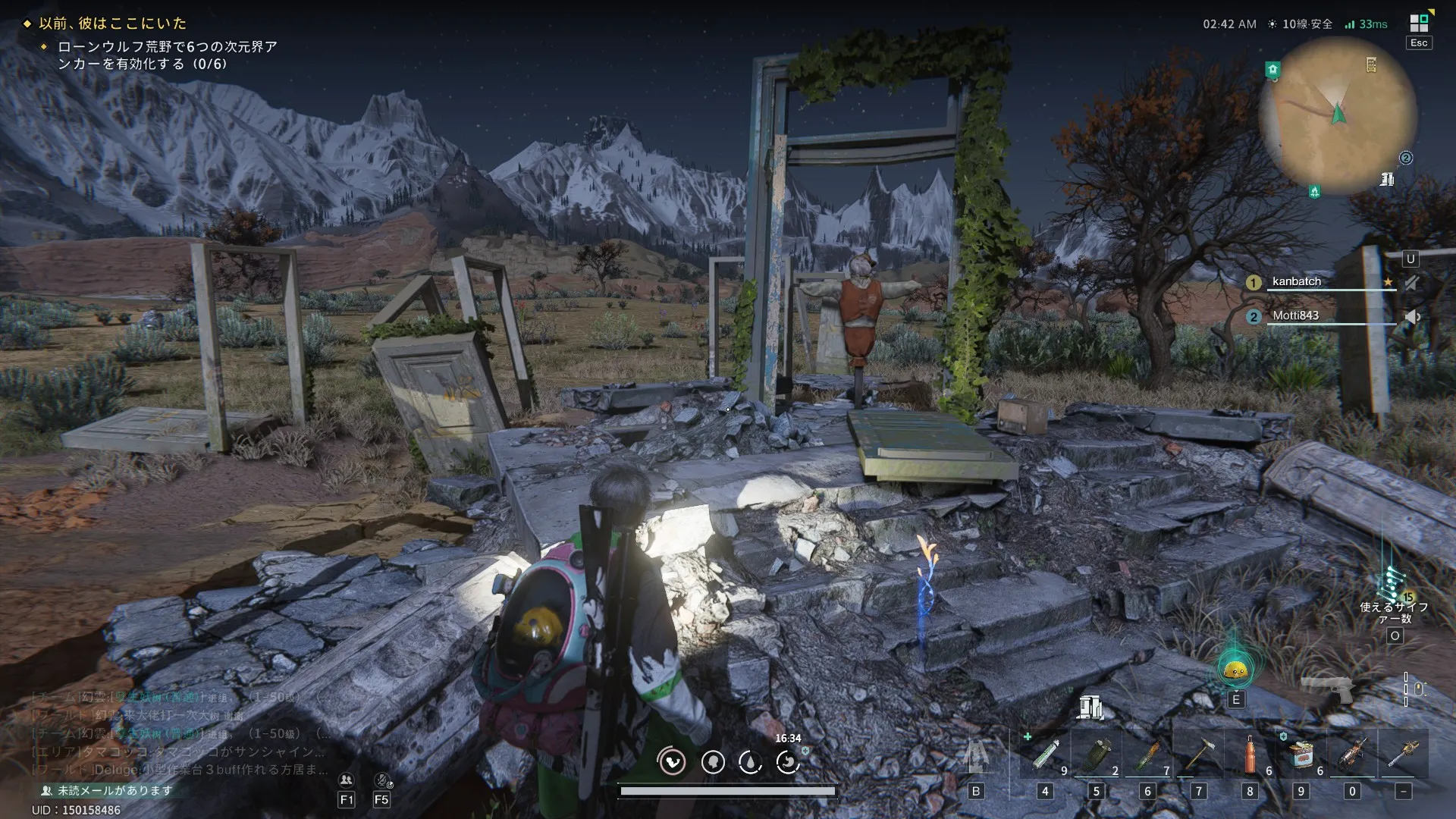Select the green home marker on minimap
Viewport: 1456px width, 819px height.
pyautogui.click(x=1272, y=70)
